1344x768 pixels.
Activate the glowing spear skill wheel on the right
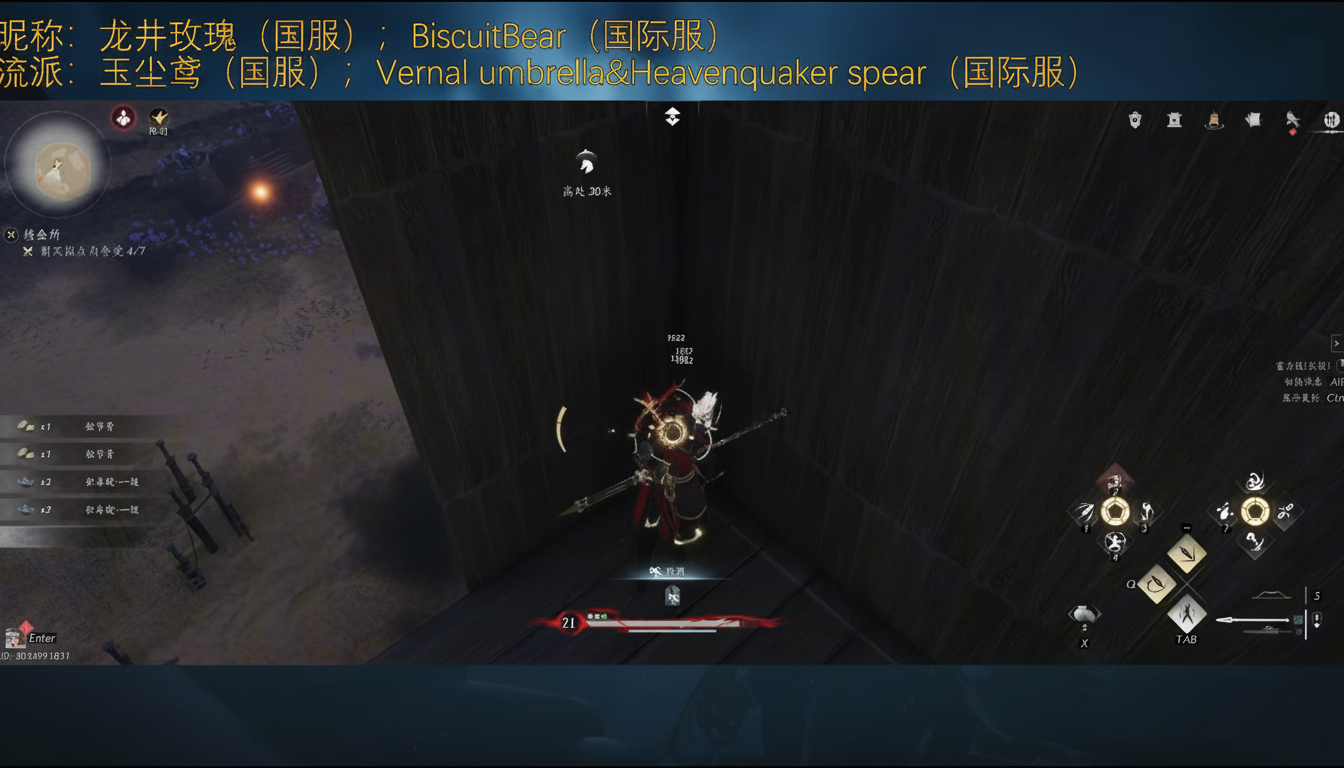click(x=1255, y=512)
